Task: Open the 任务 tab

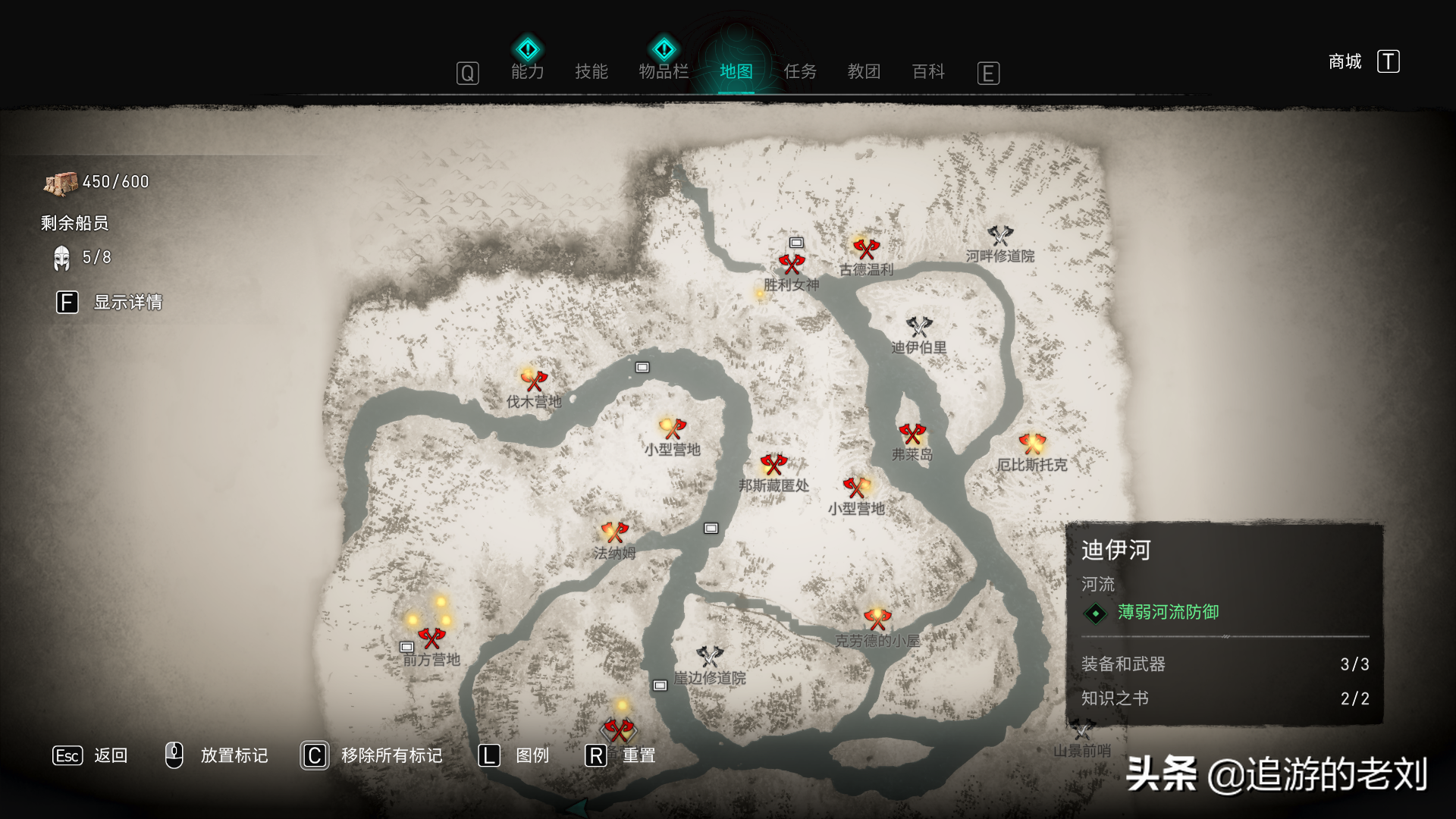Action: (800, 71)
